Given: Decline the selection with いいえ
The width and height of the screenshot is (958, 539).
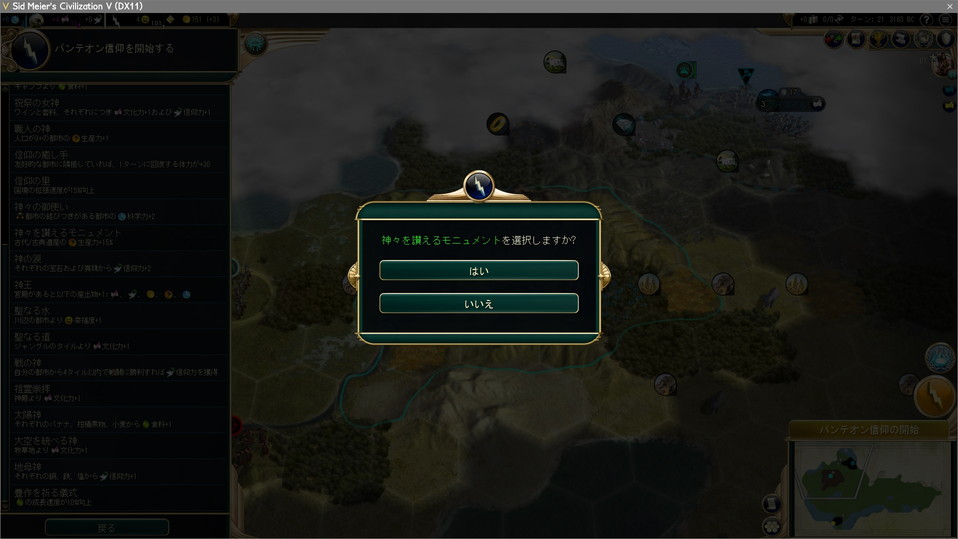Looking at the screenshot, I should coord(478,303).
